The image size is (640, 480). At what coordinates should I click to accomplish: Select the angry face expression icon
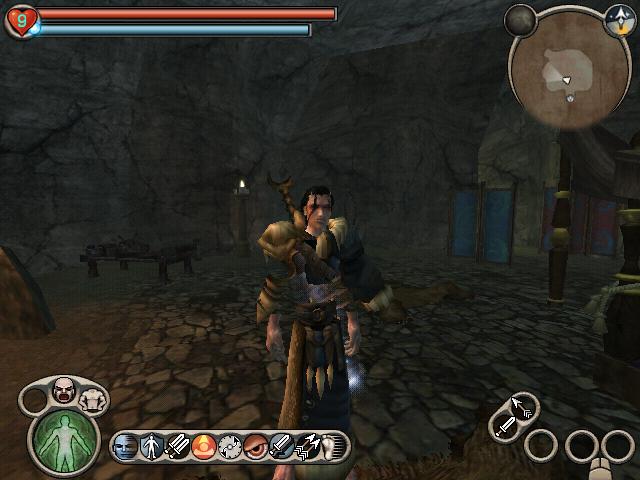pyautogui.click(x=63, y=391)
